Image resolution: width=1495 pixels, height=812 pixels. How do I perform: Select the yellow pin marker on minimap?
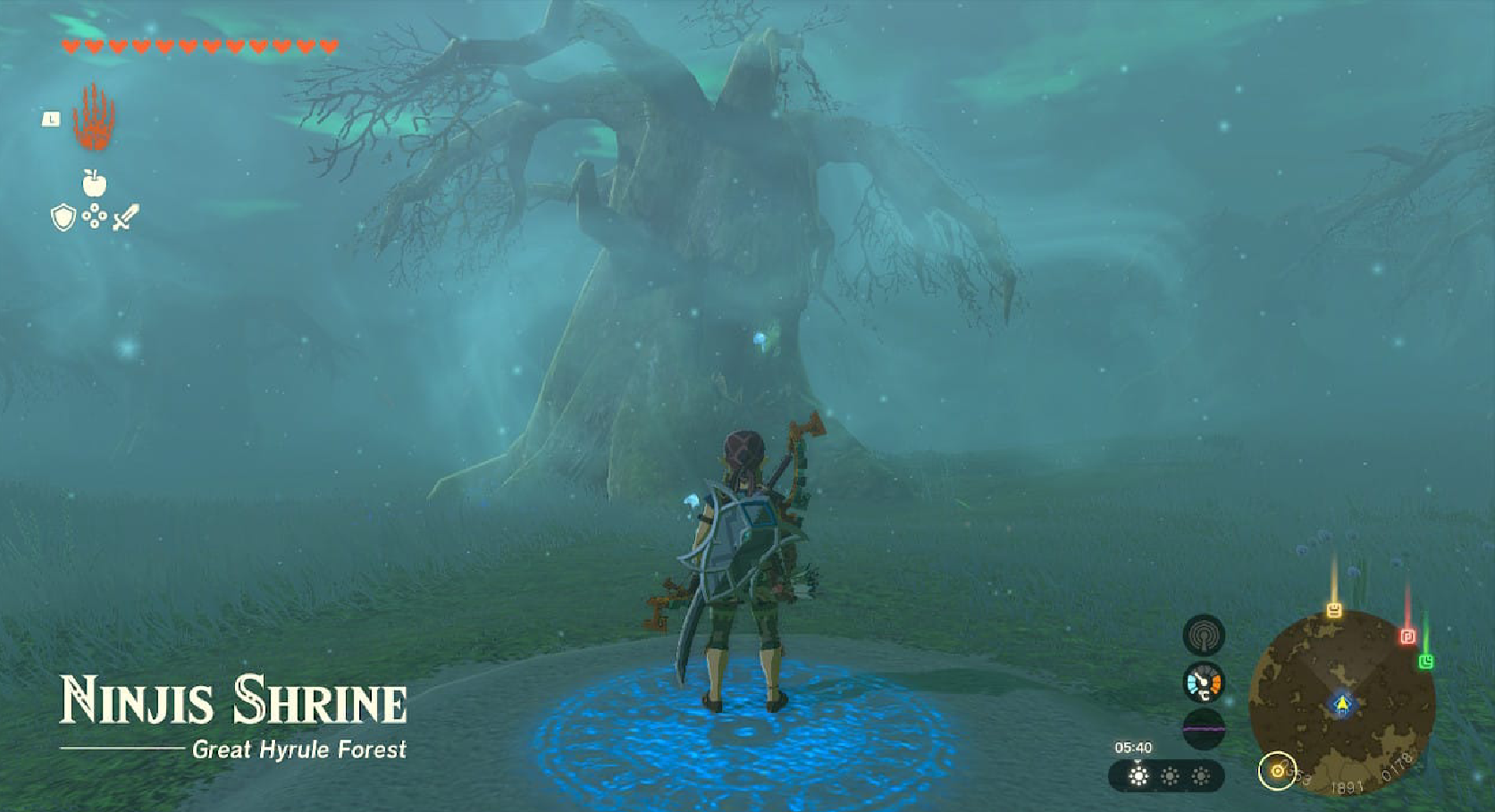pyautogui.click(x=1333, y=610)
